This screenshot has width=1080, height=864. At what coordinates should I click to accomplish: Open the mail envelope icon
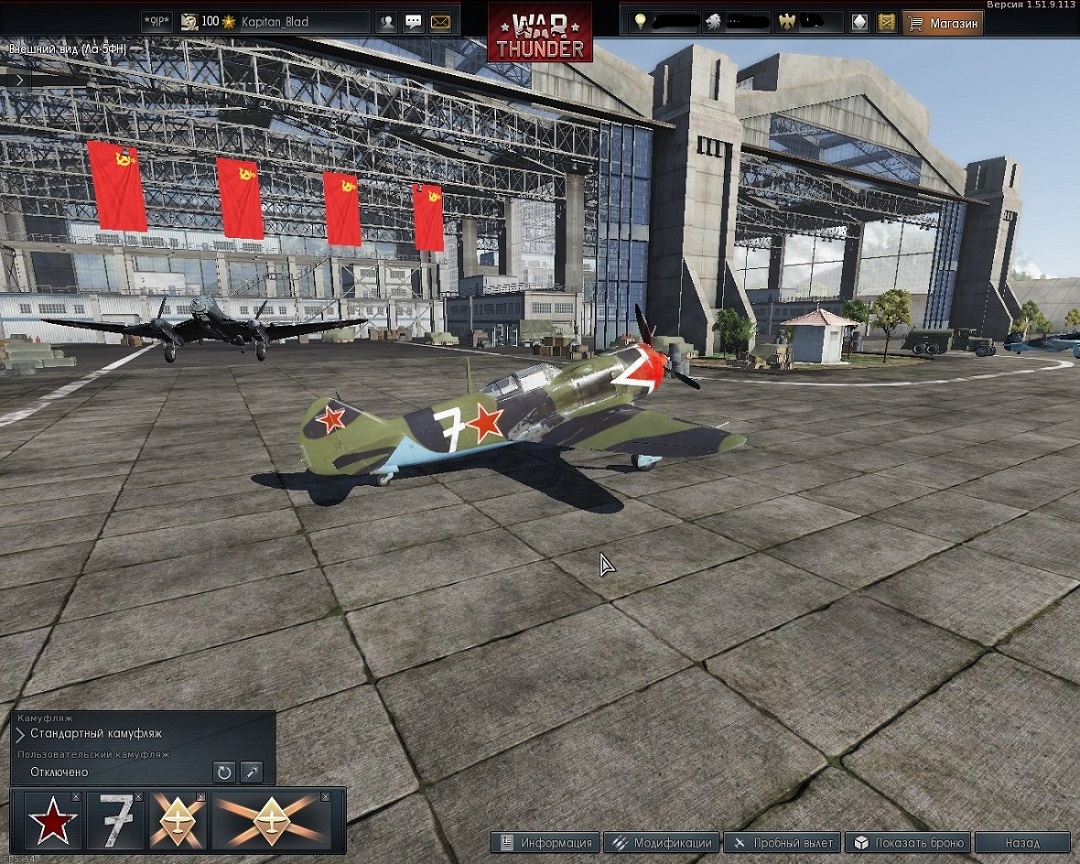pos(440,22)
